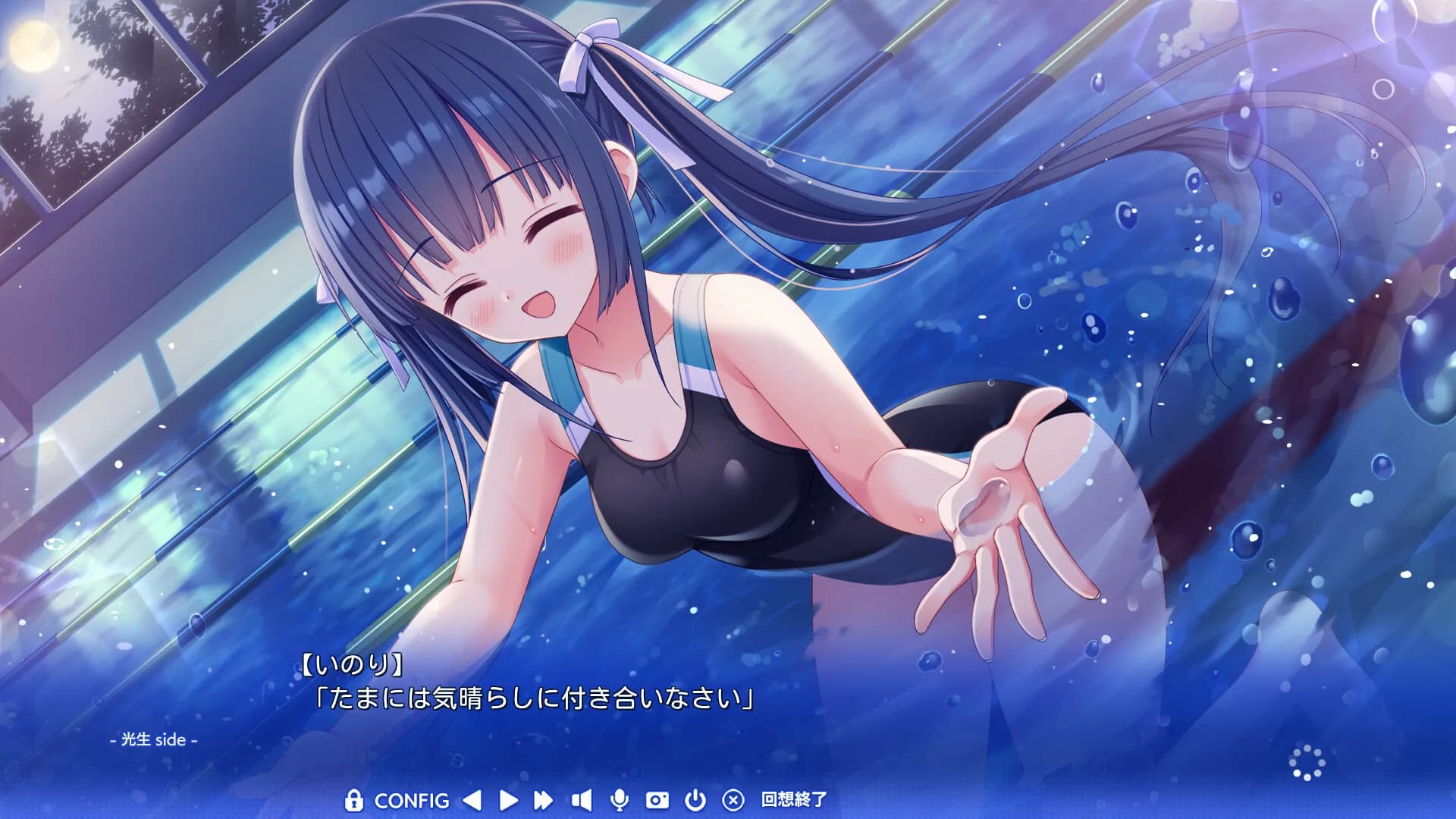The image size is (1456, 819).
Task: Click the power quit icon
Action: pos(695,800)
